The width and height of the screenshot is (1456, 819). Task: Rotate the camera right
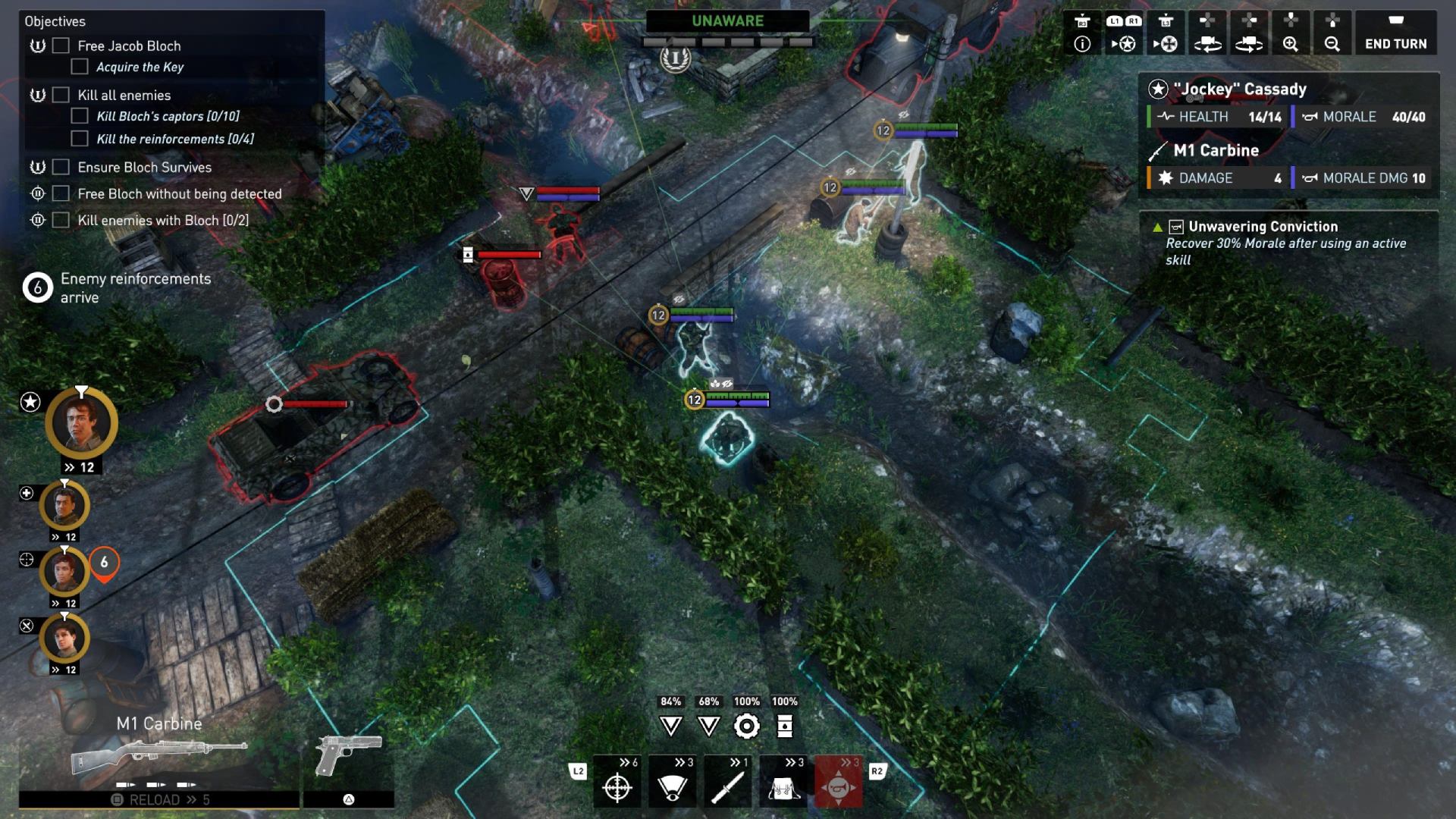tap(1248, 35)
